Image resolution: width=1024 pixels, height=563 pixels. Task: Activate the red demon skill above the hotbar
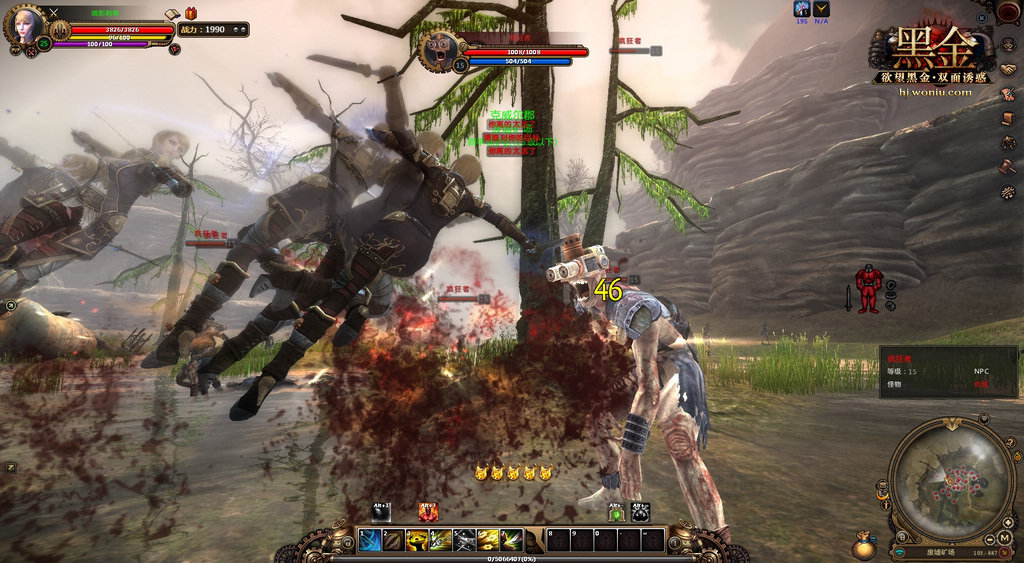(428, 513)
